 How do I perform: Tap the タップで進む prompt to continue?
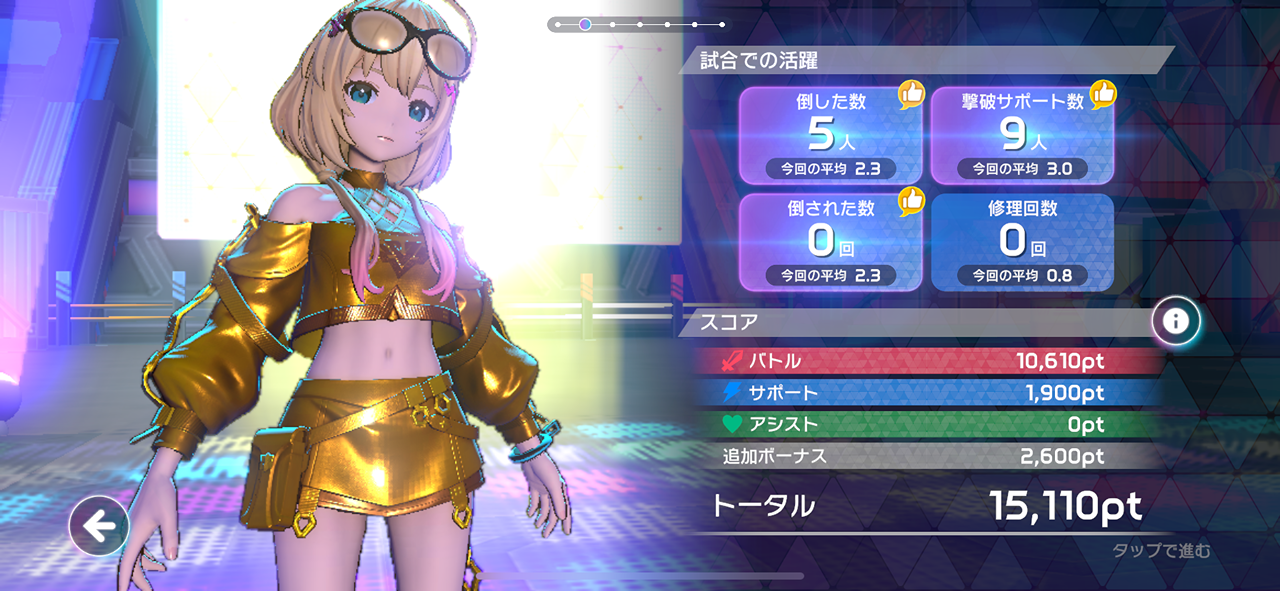click(x=1161, y=551)
